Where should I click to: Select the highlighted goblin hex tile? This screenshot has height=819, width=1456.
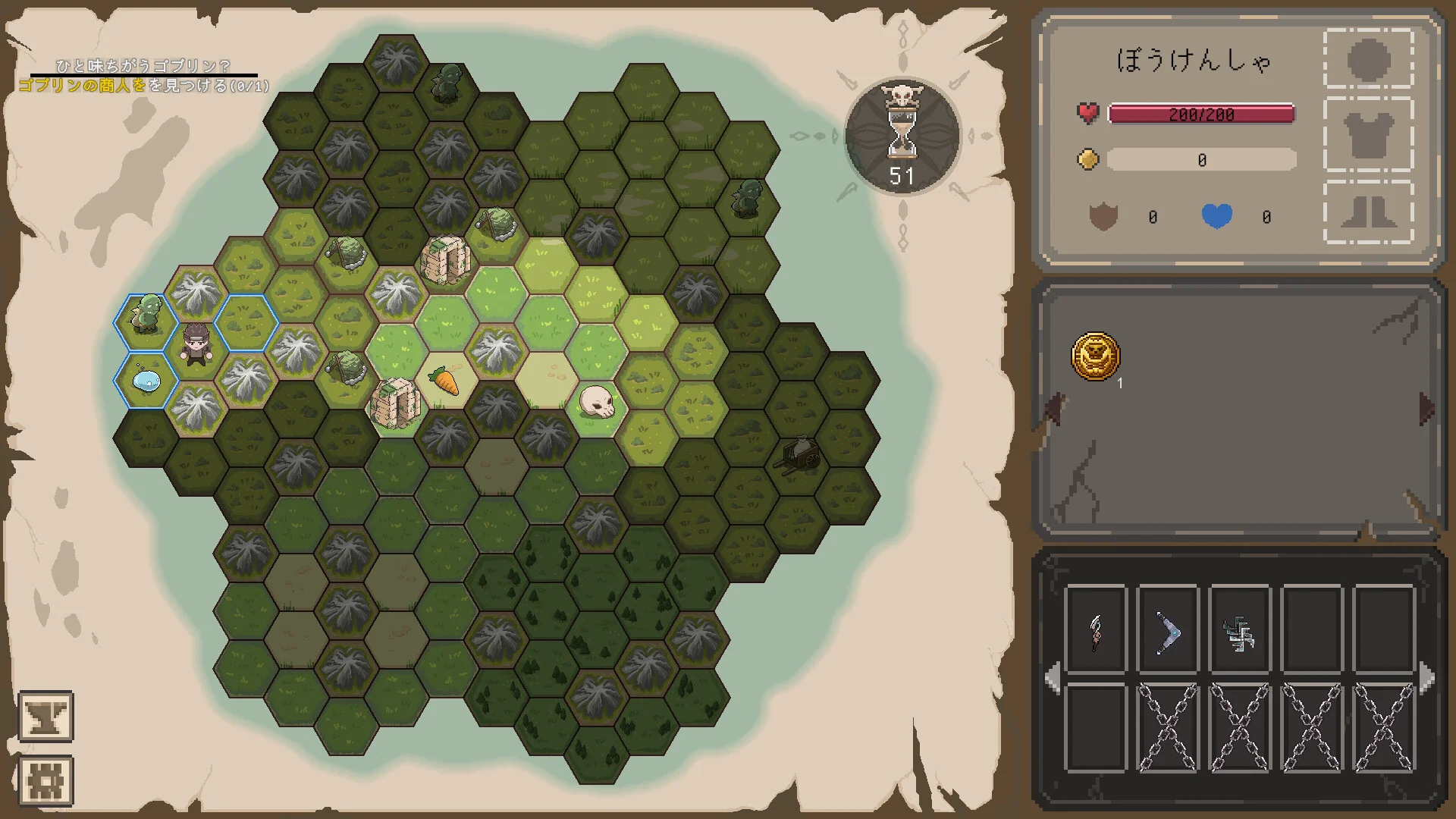[146, 322]
